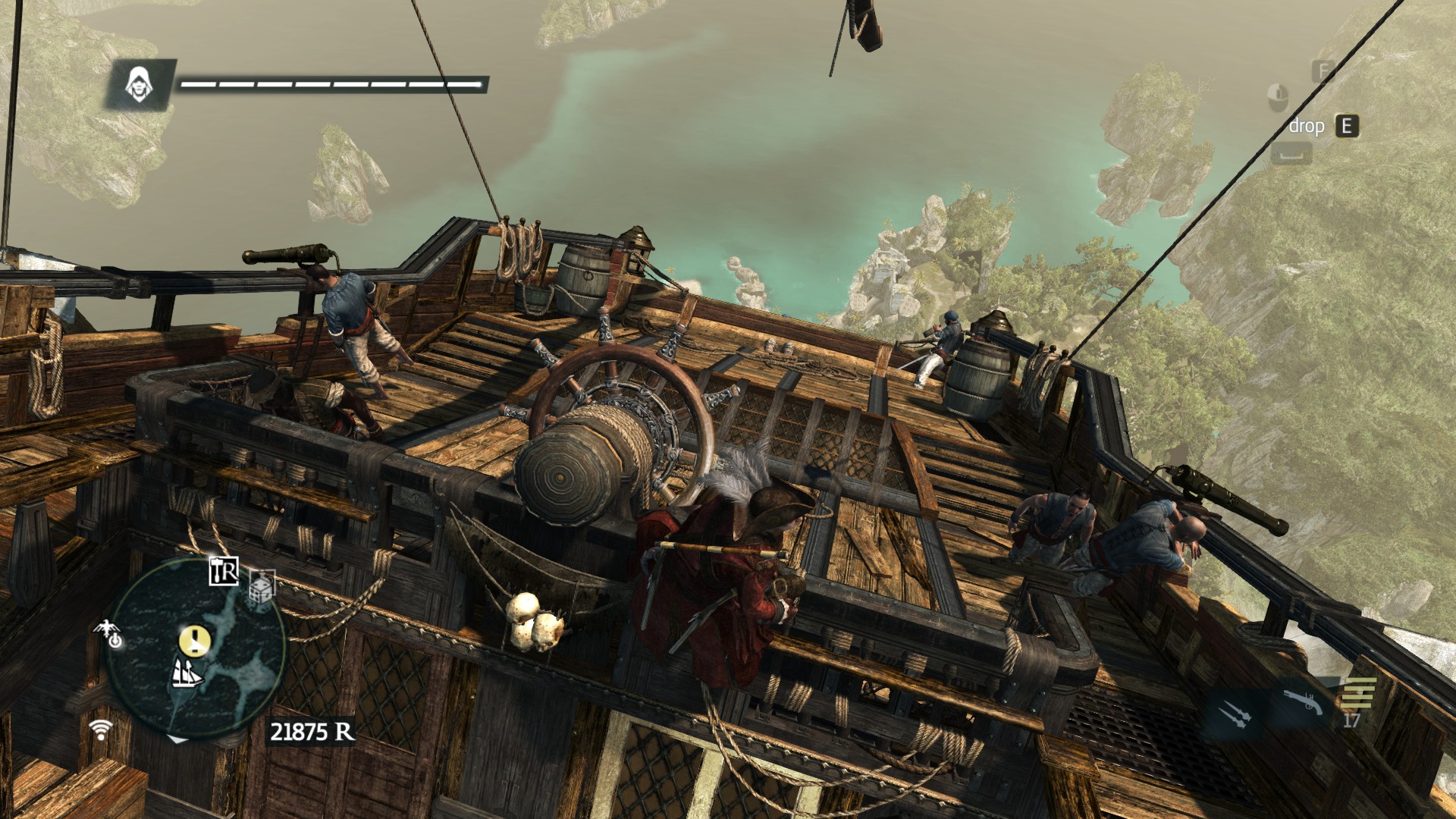
Task: Select the yellow exclamation mission marker
Action: coord(194,641)
